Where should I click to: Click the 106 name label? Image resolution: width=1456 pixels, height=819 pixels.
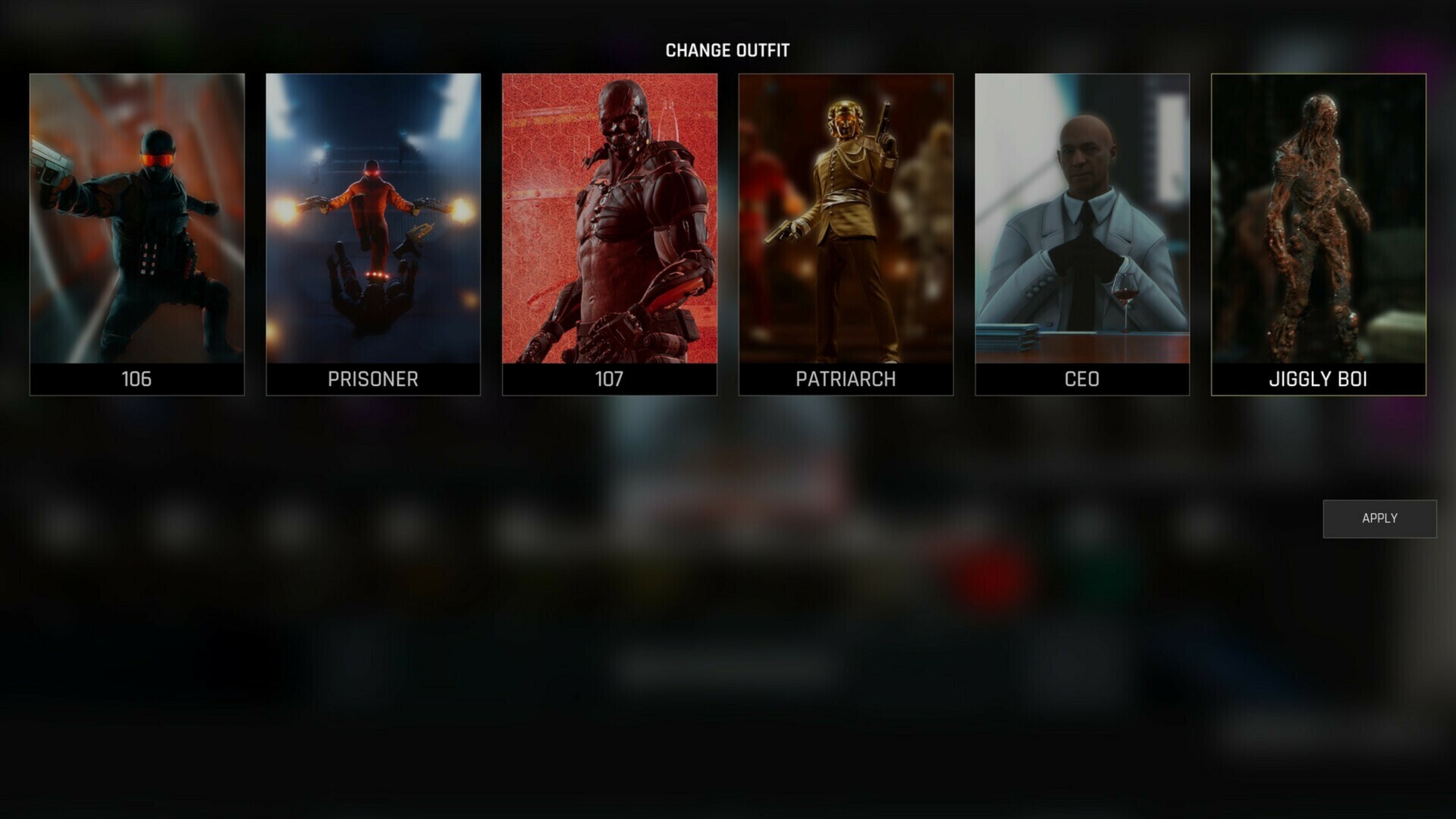pyautogui.click(x=136, y=379)
